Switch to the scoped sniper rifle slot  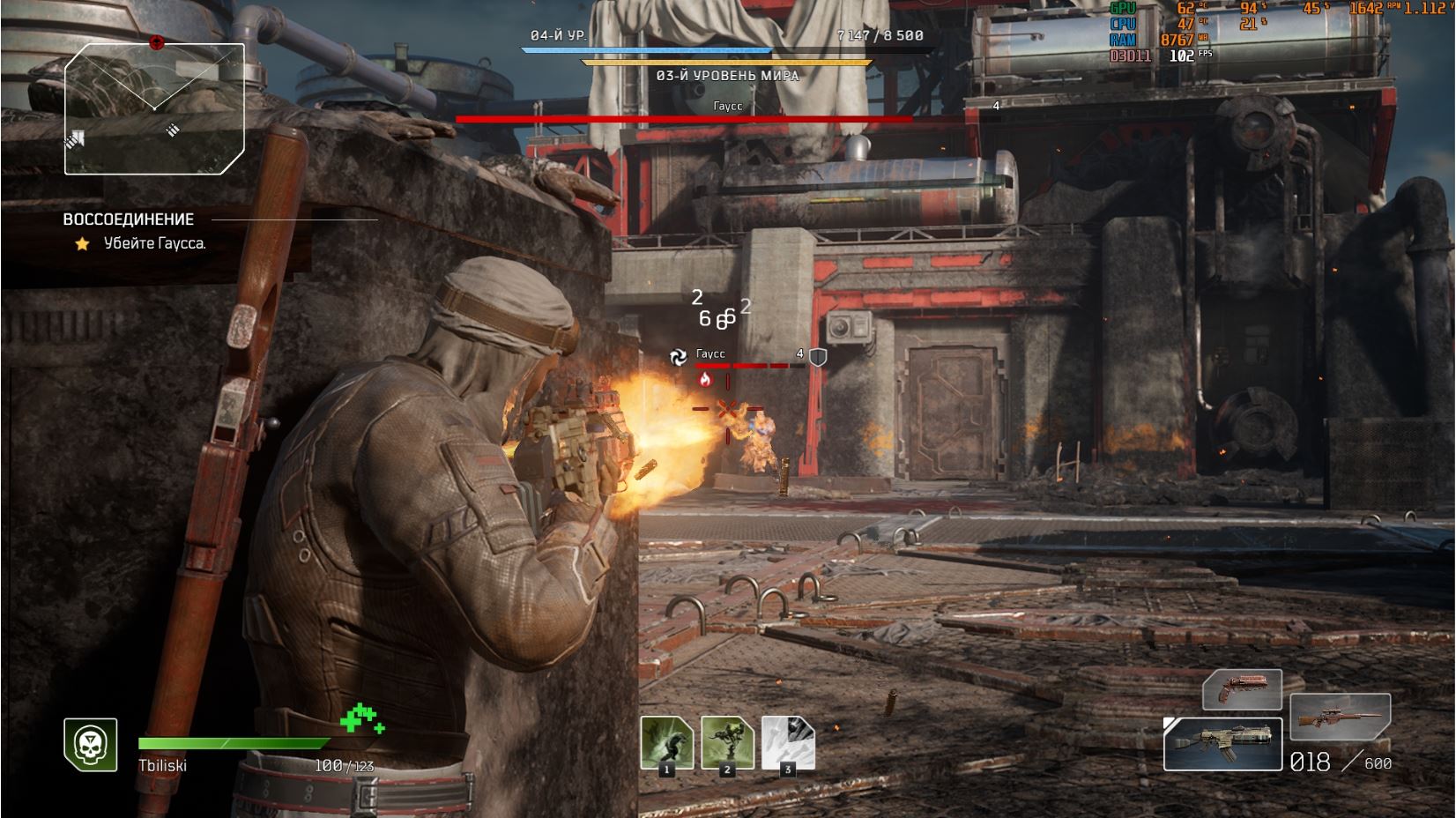click(1340, 715)
